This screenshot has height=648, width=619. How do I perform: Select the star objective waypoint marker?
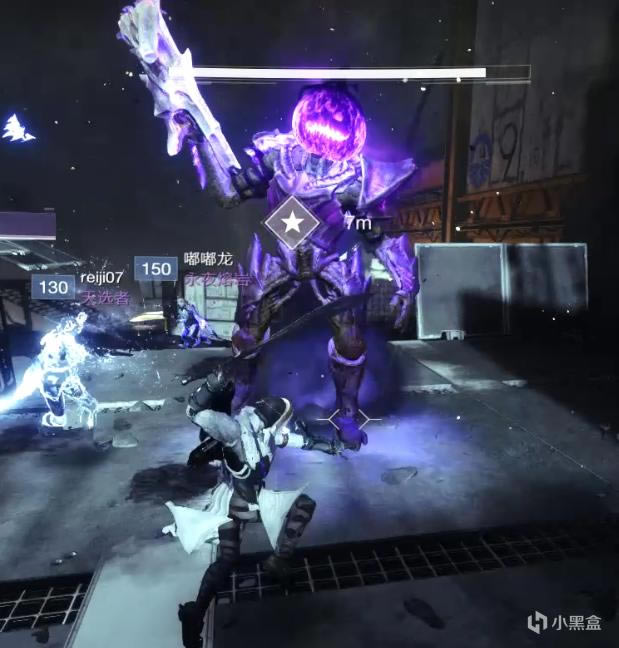(292, 224)
